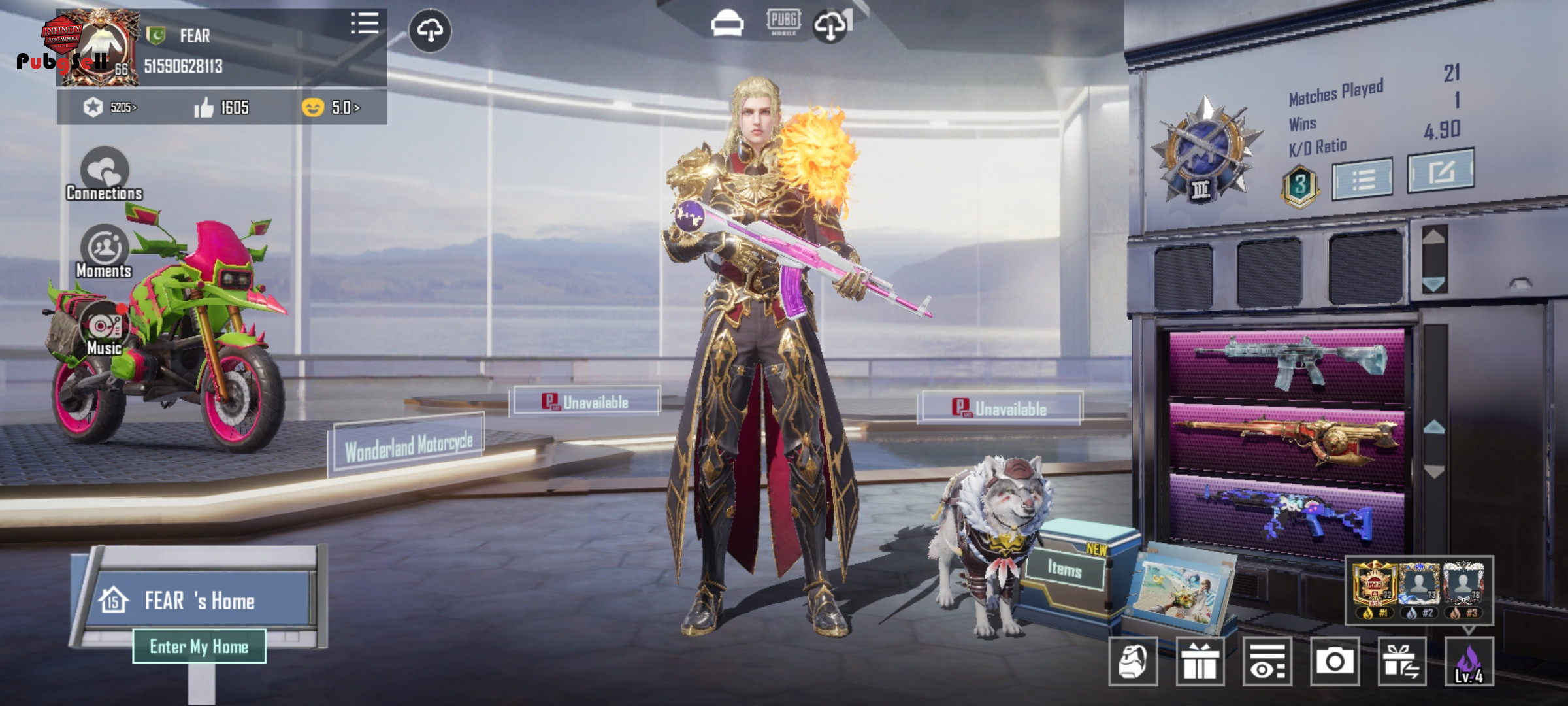Open the camera screenshot button
Viewport: 1568px width, 706px height.
pyautogui.click(x=1334, y=662)
